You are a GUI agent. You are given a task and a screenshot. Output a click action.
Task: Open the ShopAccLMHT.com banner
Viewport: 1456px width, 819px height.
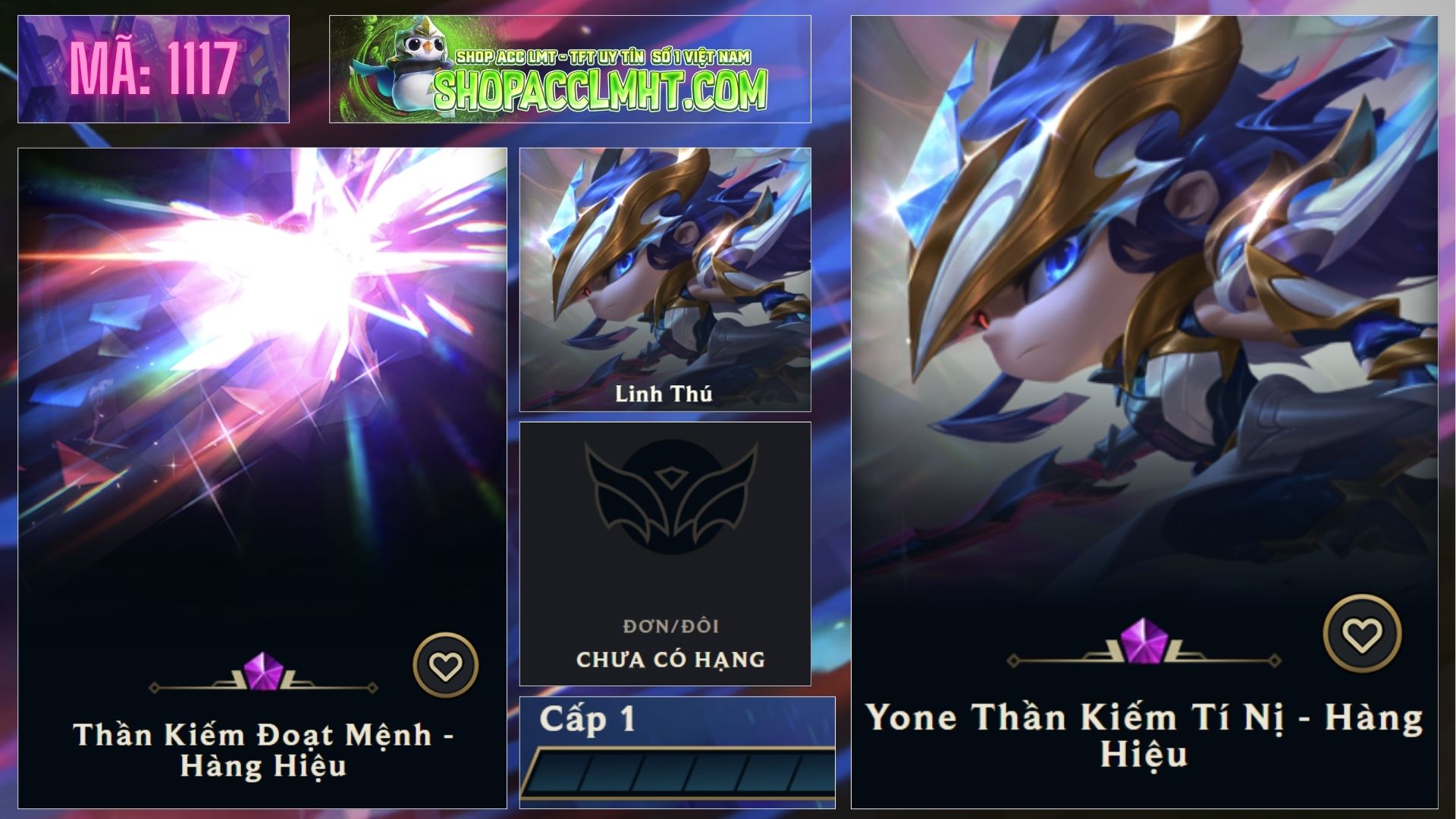click(x=570, y=69)
